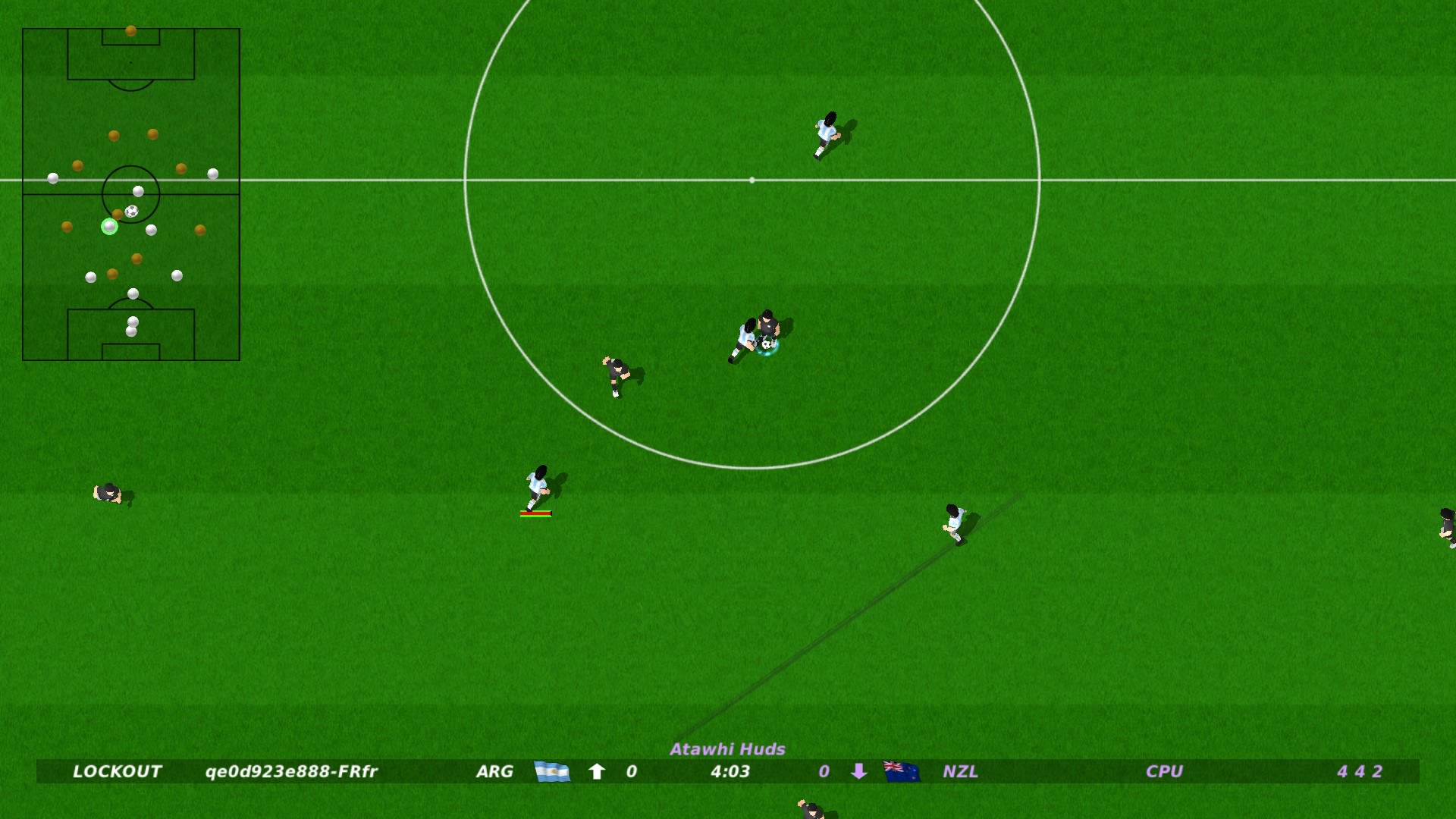Viewport: 1456px width, 819px height.
Task: Click the white goalkeeper dot at top of radar
Action: tap(130, 30)
